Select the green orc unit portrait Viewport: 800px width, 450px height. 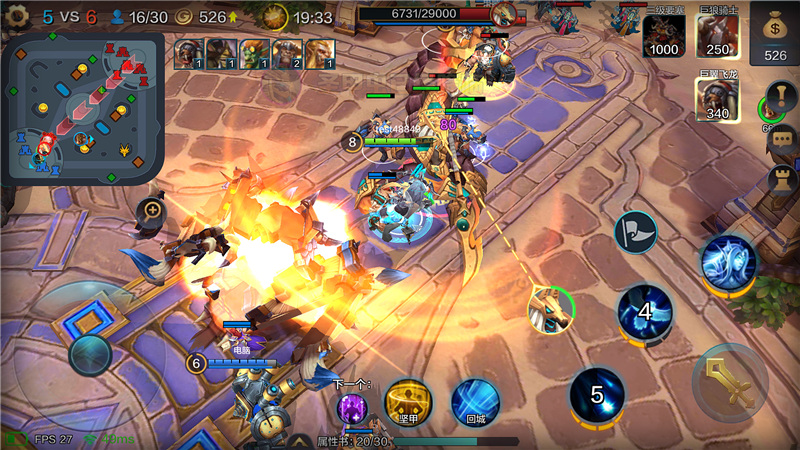[x=252, y=52]
